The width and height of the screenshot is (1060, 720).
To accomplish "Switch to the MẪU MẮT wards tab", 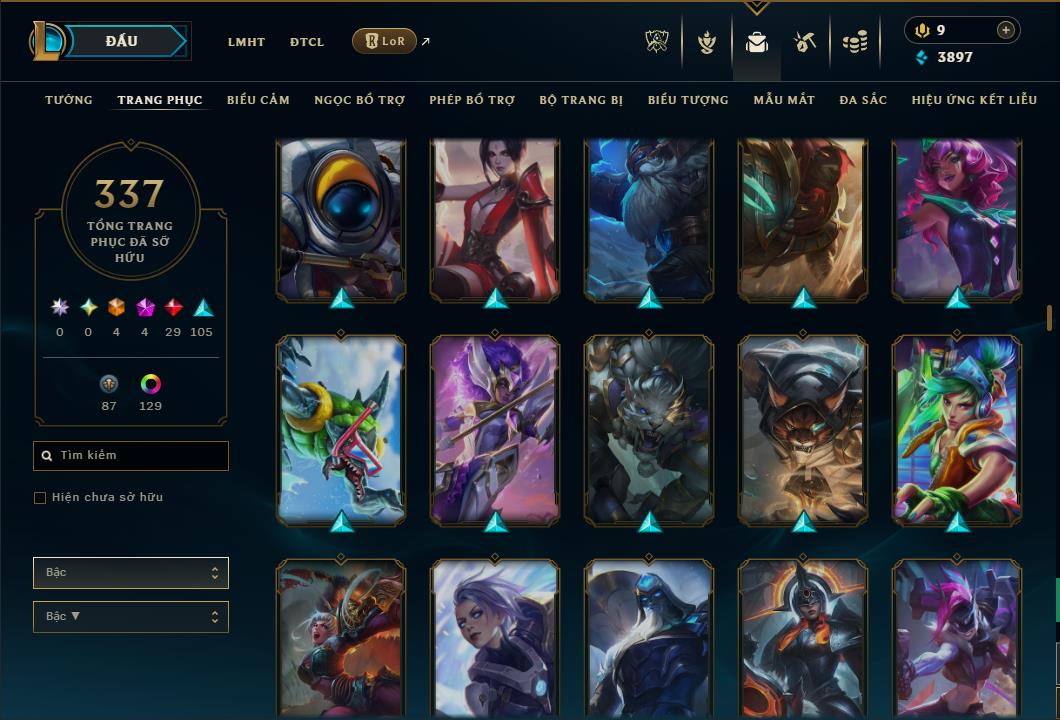I will pyautogui.click(x=784, y=100).
